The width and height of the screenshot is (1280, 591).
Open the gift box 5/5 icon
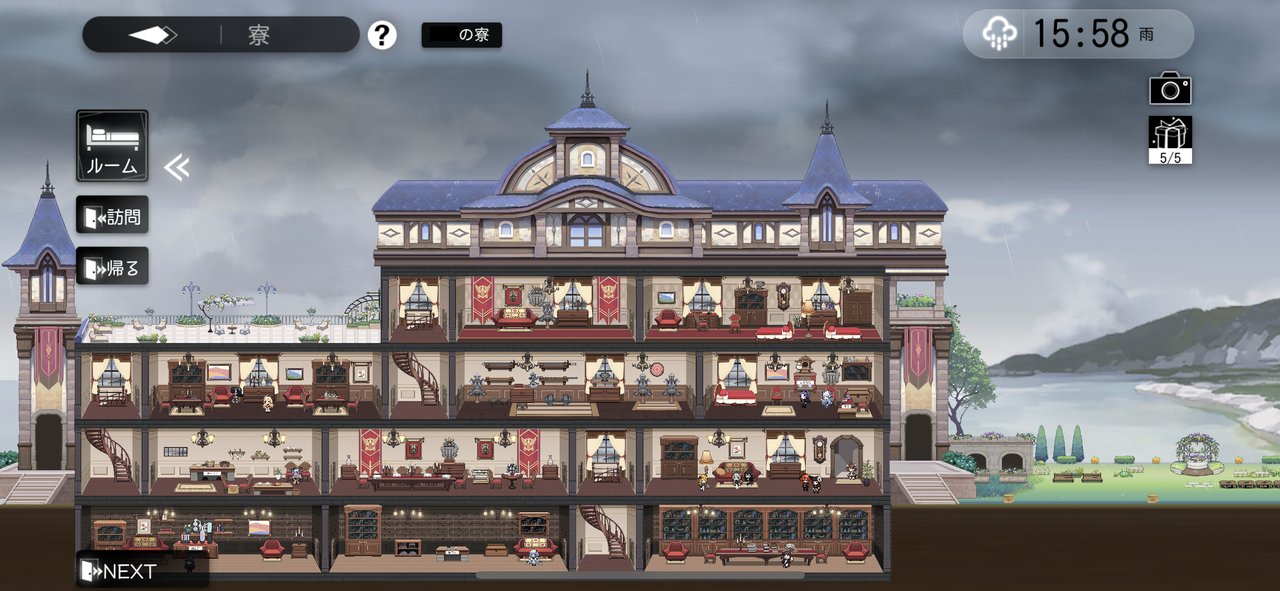(x=1170, y=140)
